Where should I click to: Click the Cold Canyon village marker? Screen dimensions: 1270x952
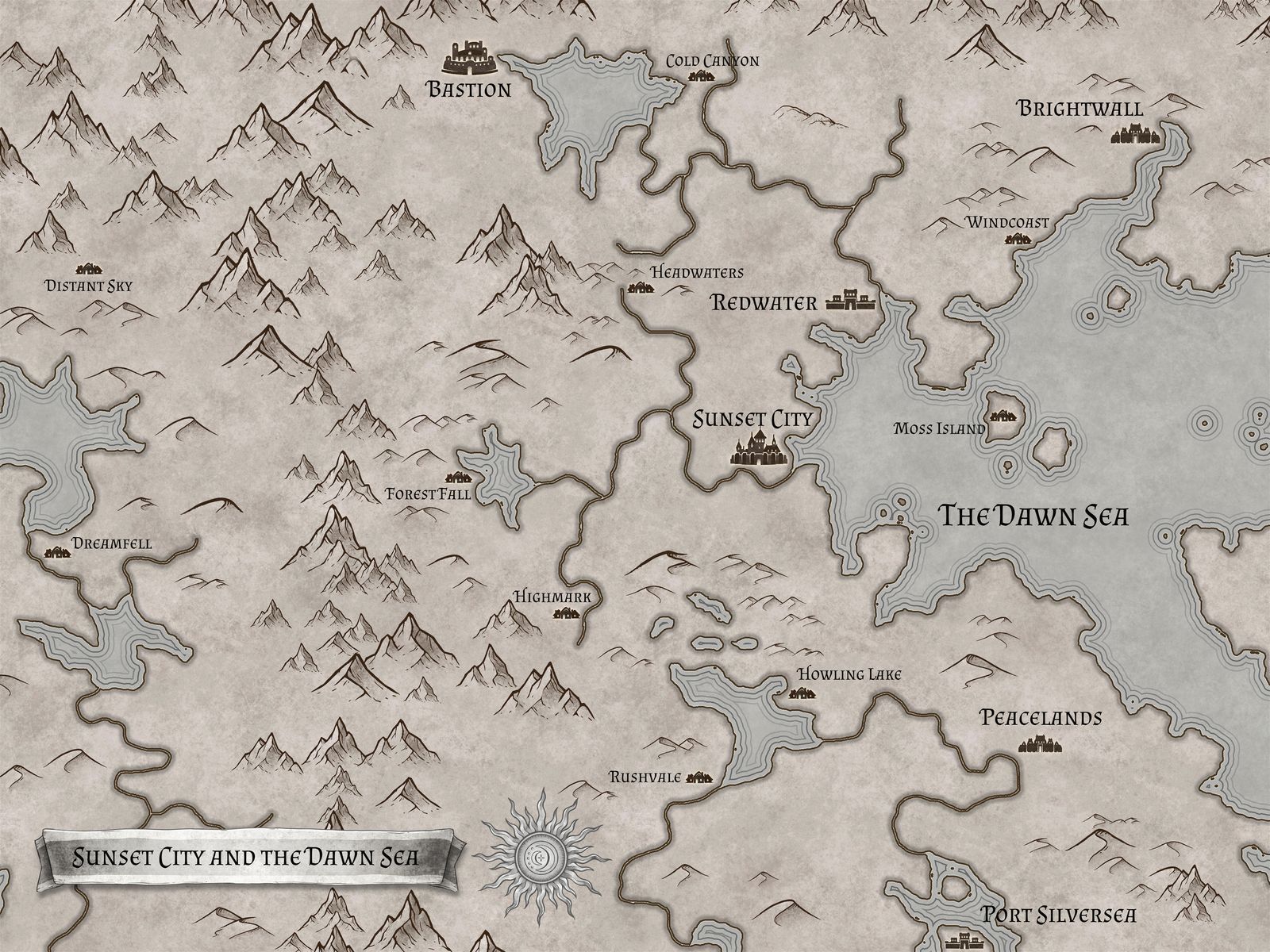(x=702, y=77)
